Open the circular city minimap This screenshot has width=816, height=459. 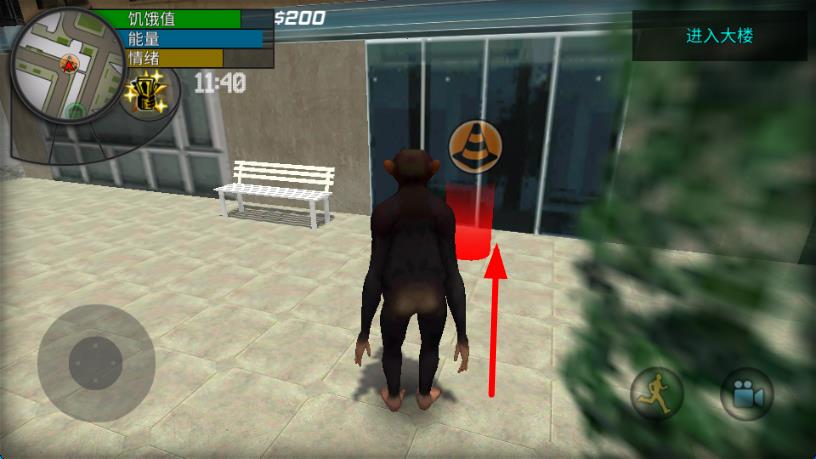(x=66, y=66)
